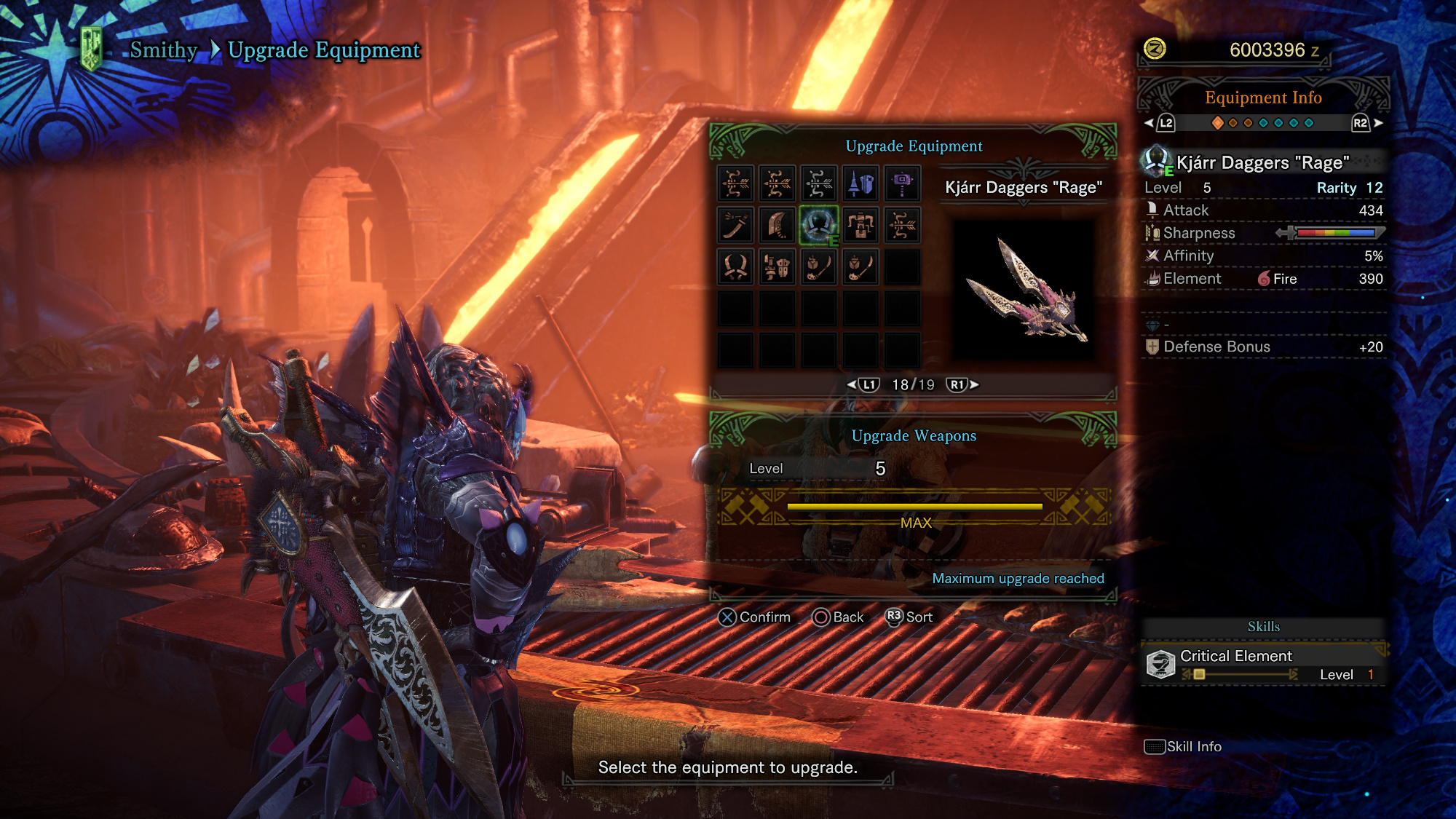Go back to Smithy in breadcrumb
The height and width of the screenshot is (819, 1456).
tap(164, 50)
